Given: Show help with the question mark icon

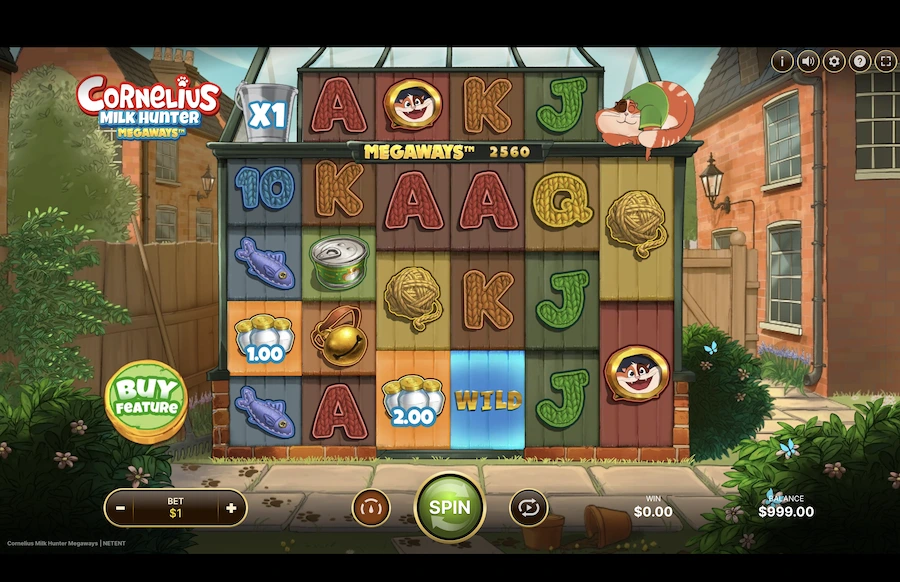Looking at the screenshot, I should coord(860,61).
